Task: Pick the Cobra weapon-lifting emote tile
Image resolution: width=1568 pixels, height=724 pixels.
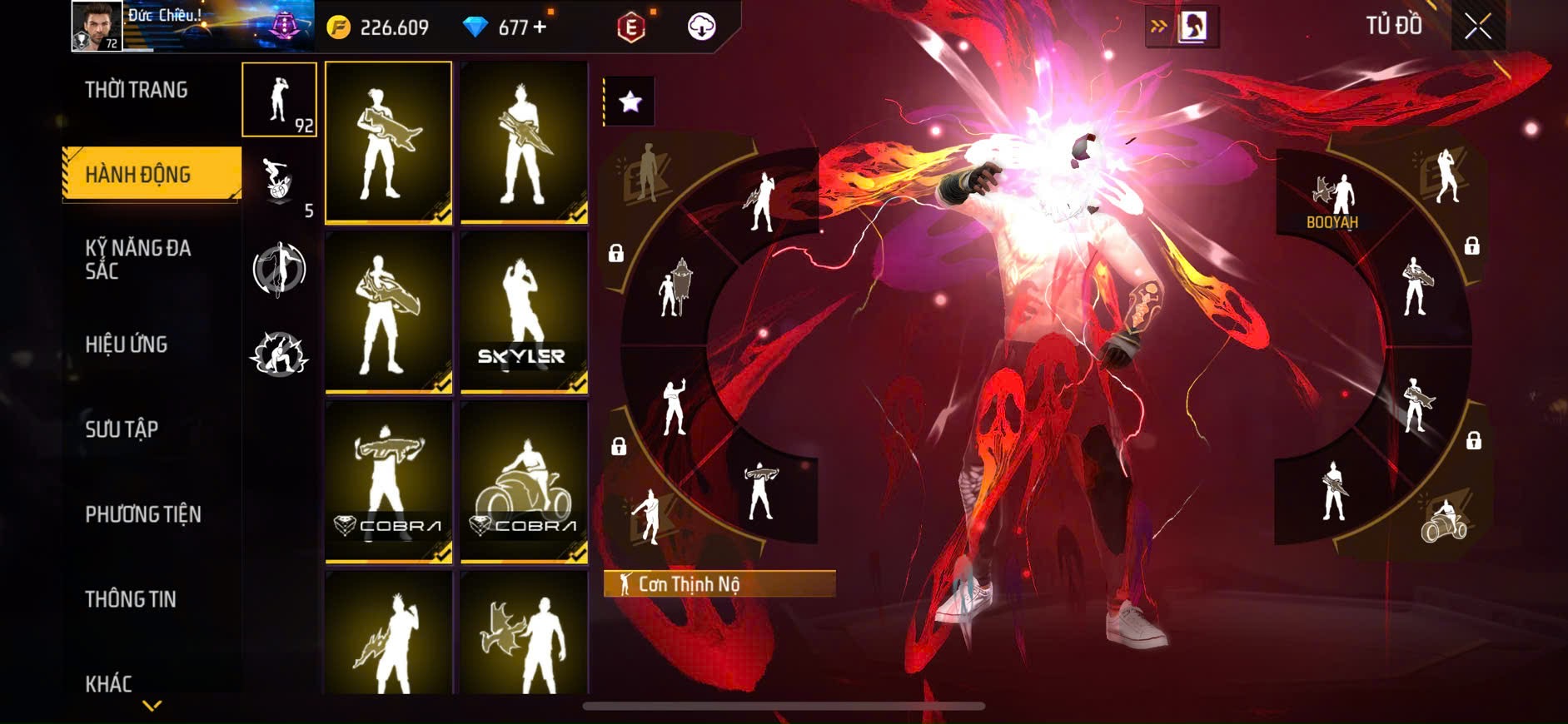Action: click(x=388, y=481)
